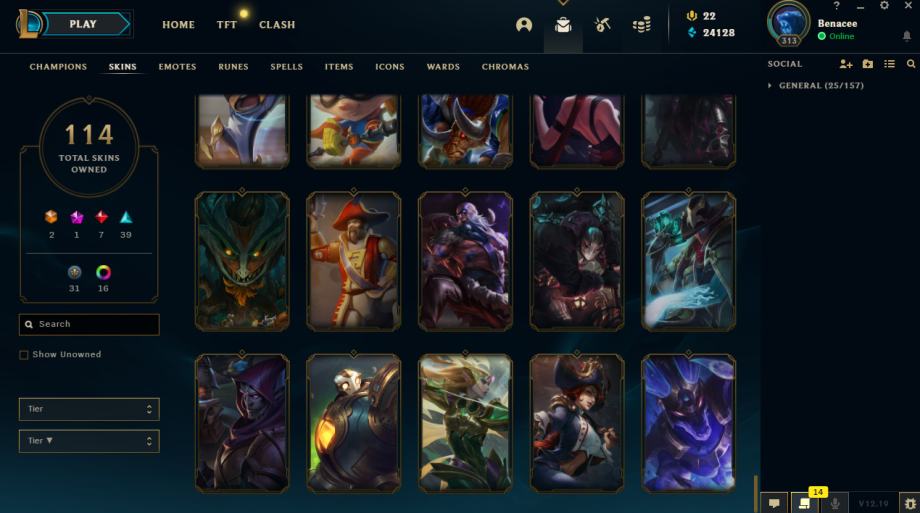
Task: Select the Spells tab
Action: pyautogui.click(x=286, y=67)
